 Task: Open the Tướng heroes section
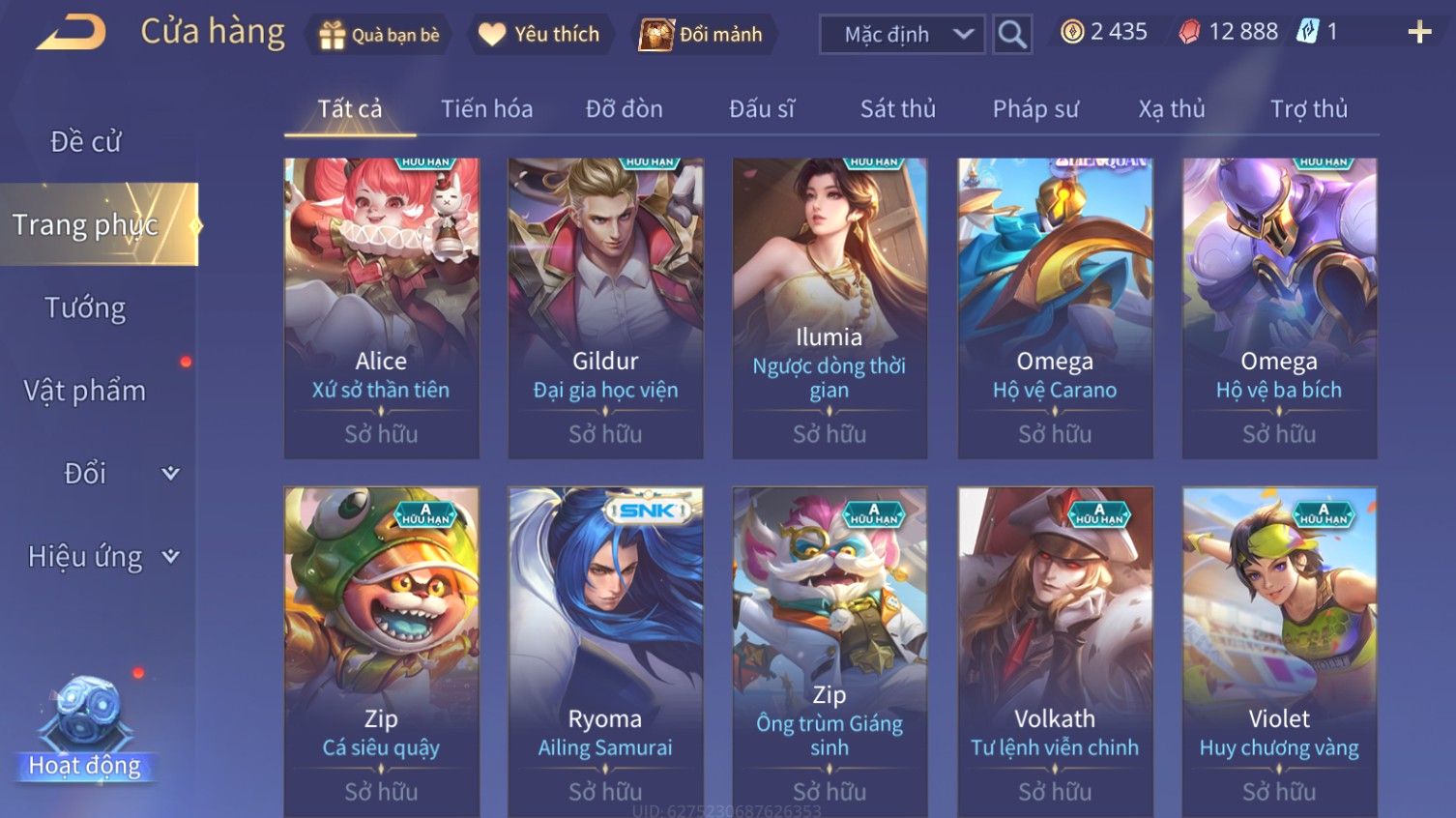coord(85,308)
